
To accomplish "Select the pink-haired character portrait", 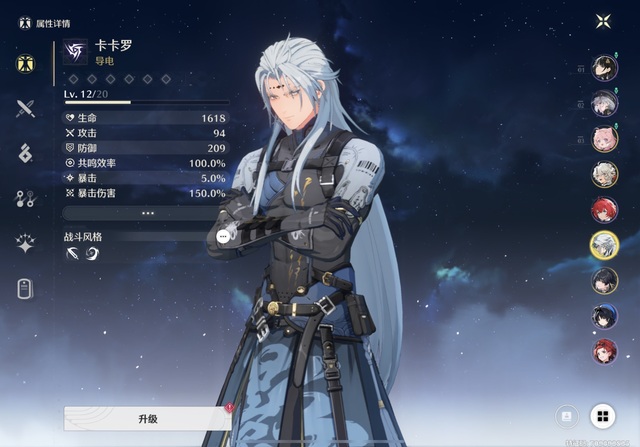I will pyautogui.click(x=604, y=138).
